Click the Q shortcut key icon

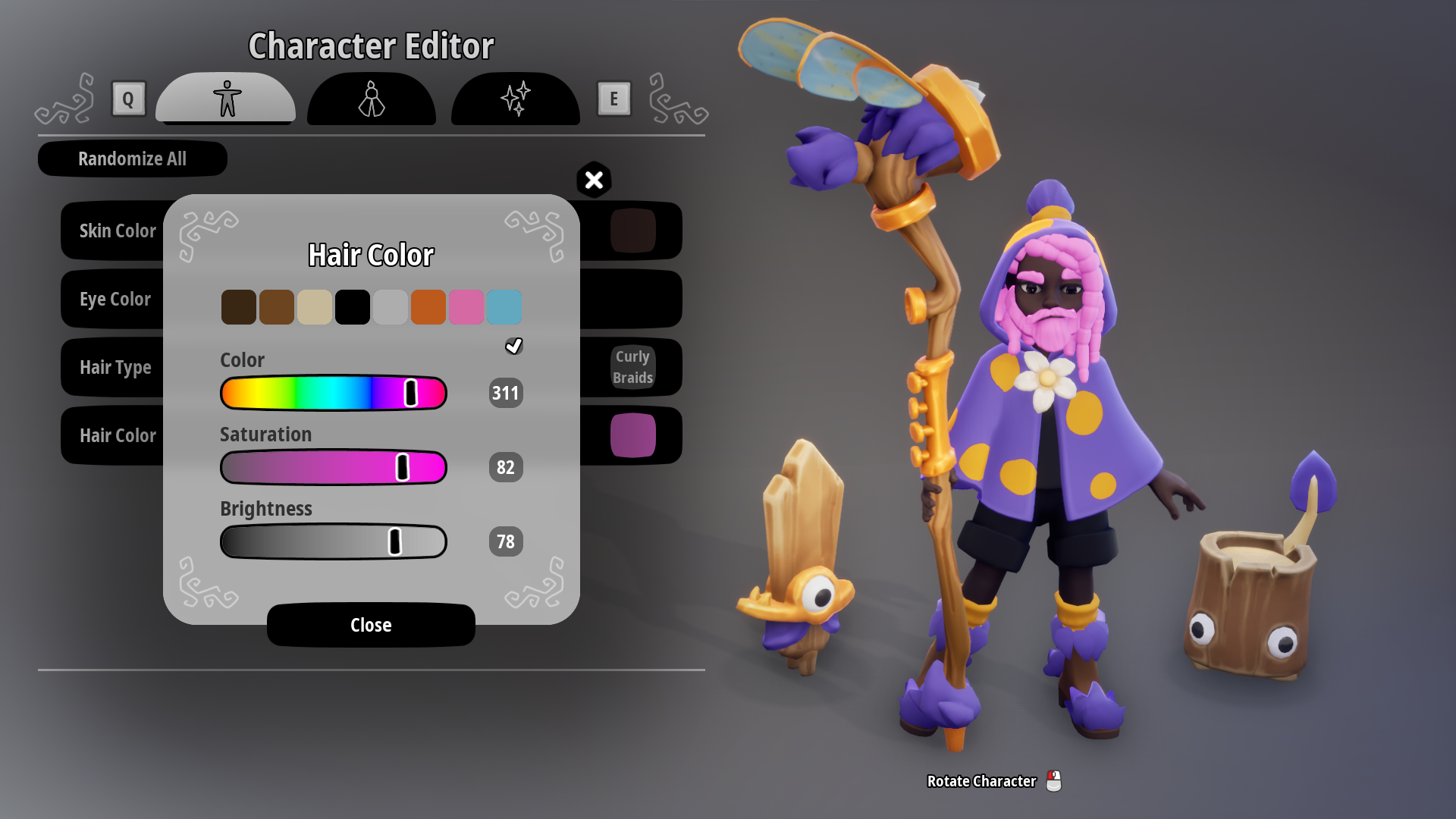pyautogui.click(x=128, y=99)
